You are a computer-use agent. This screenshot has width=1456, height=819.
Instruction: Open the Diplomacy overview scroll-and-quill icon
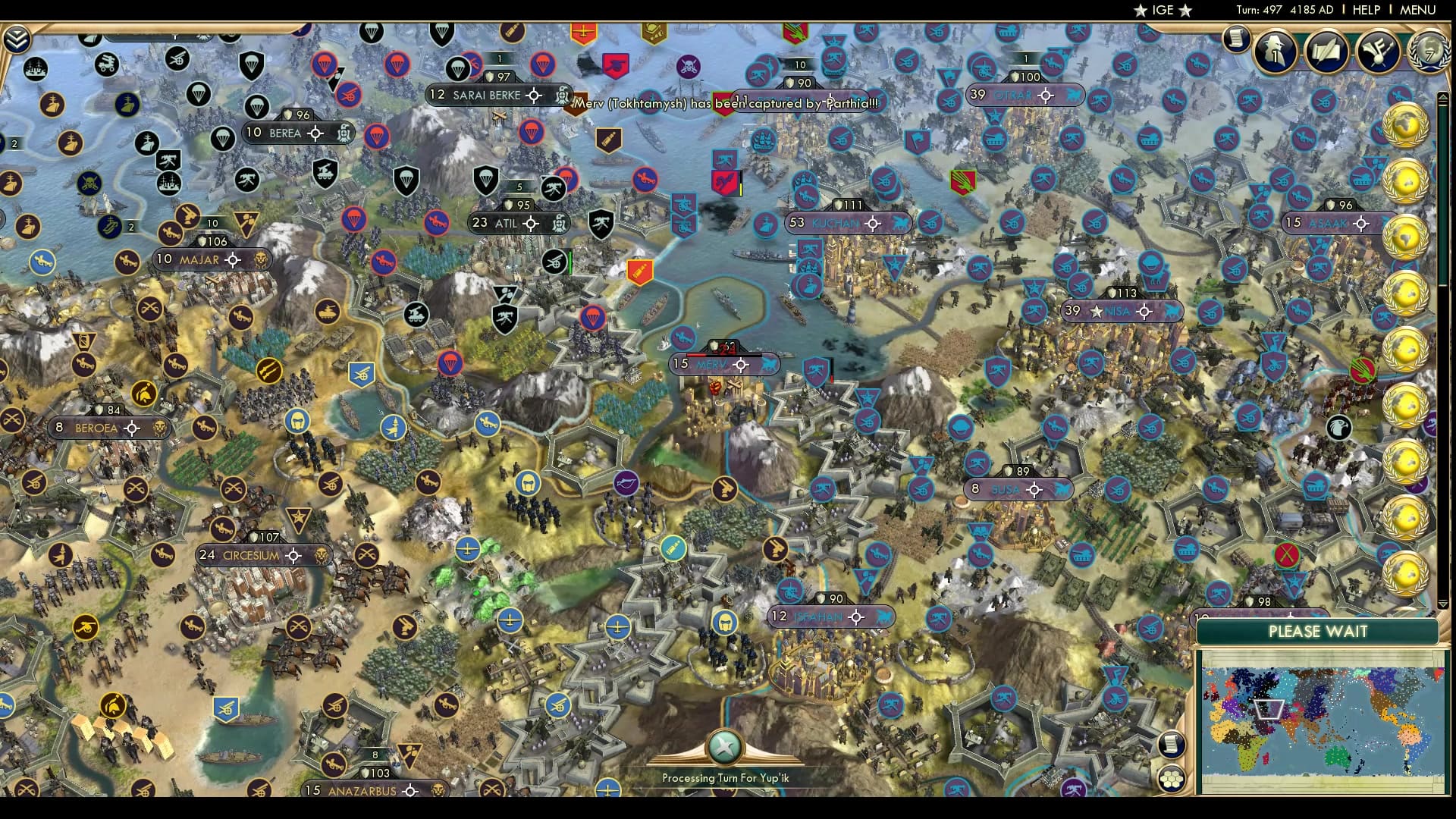pos(1326,52)
